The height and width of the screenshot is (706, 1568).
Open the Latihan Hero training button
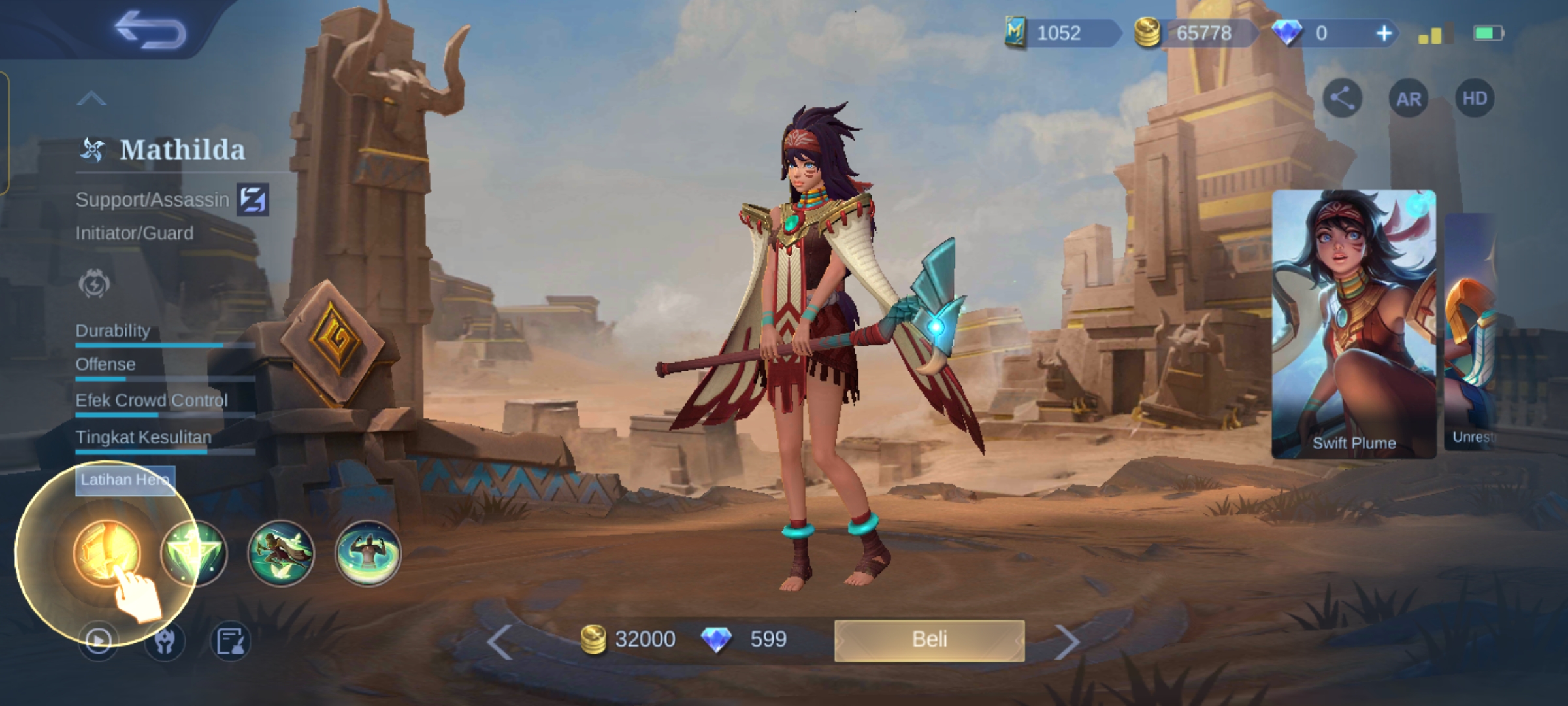(125, 480)
